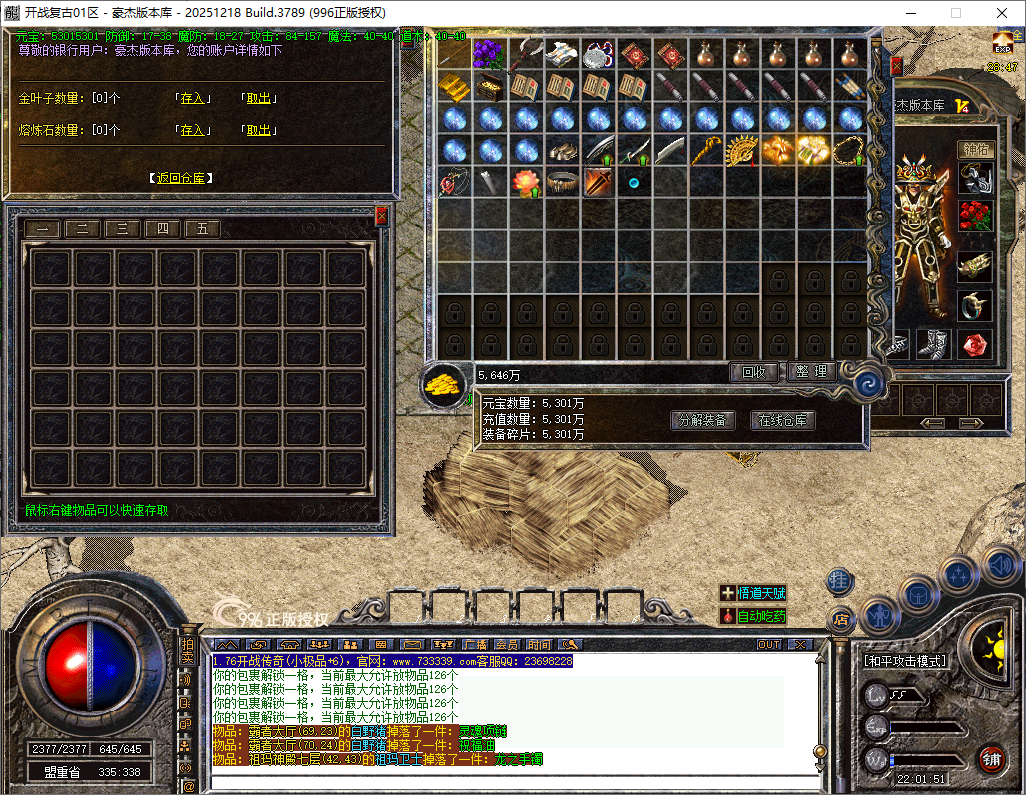Viewport: 1026px width, 795px height.
Task: Click the round red 铺 shop button
Action: pyautogui.click(x=991, y=757)
